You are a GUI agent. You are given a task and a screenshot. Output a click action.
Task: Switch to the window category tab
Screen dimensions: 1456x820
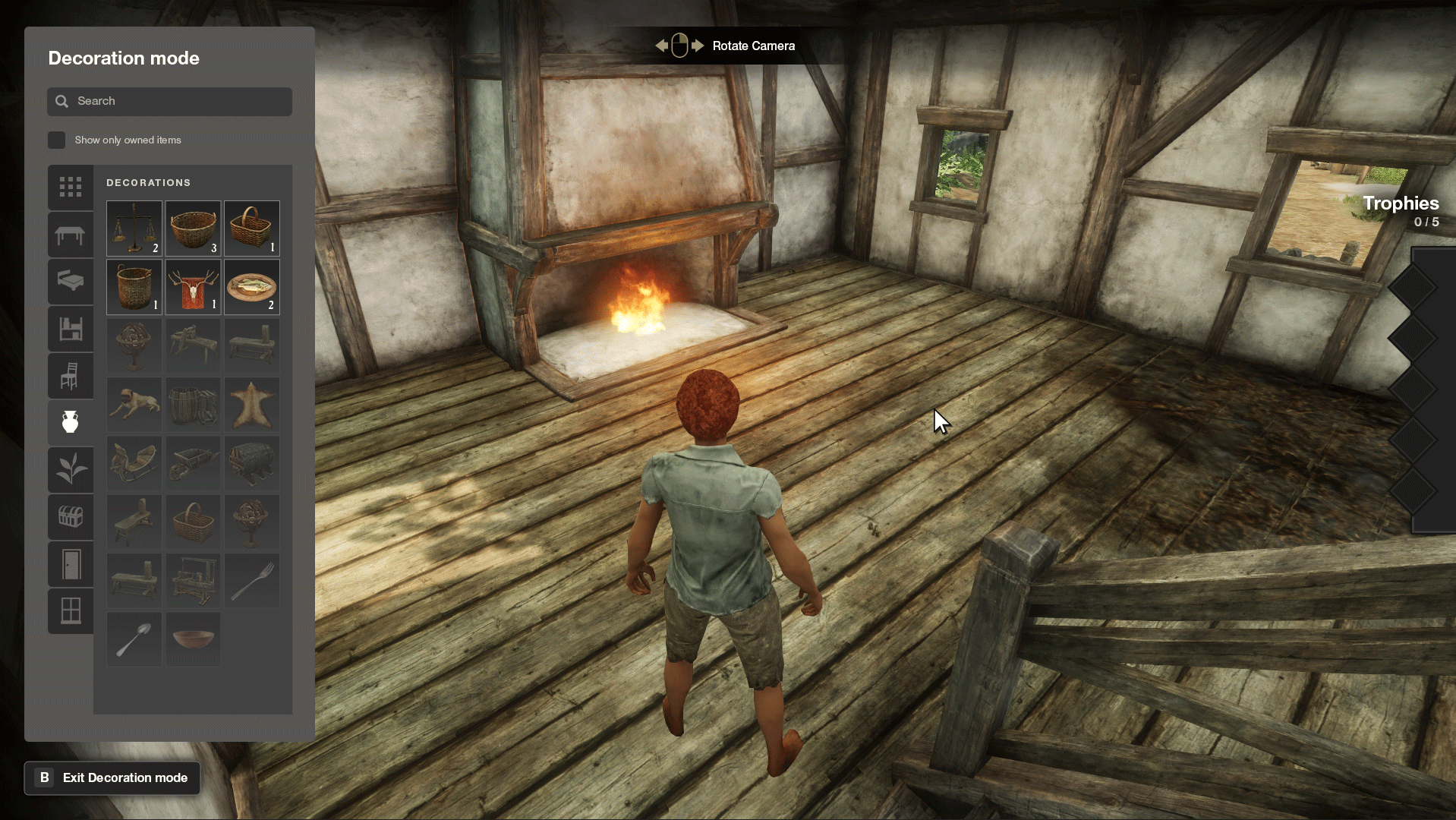coord(71,610)
